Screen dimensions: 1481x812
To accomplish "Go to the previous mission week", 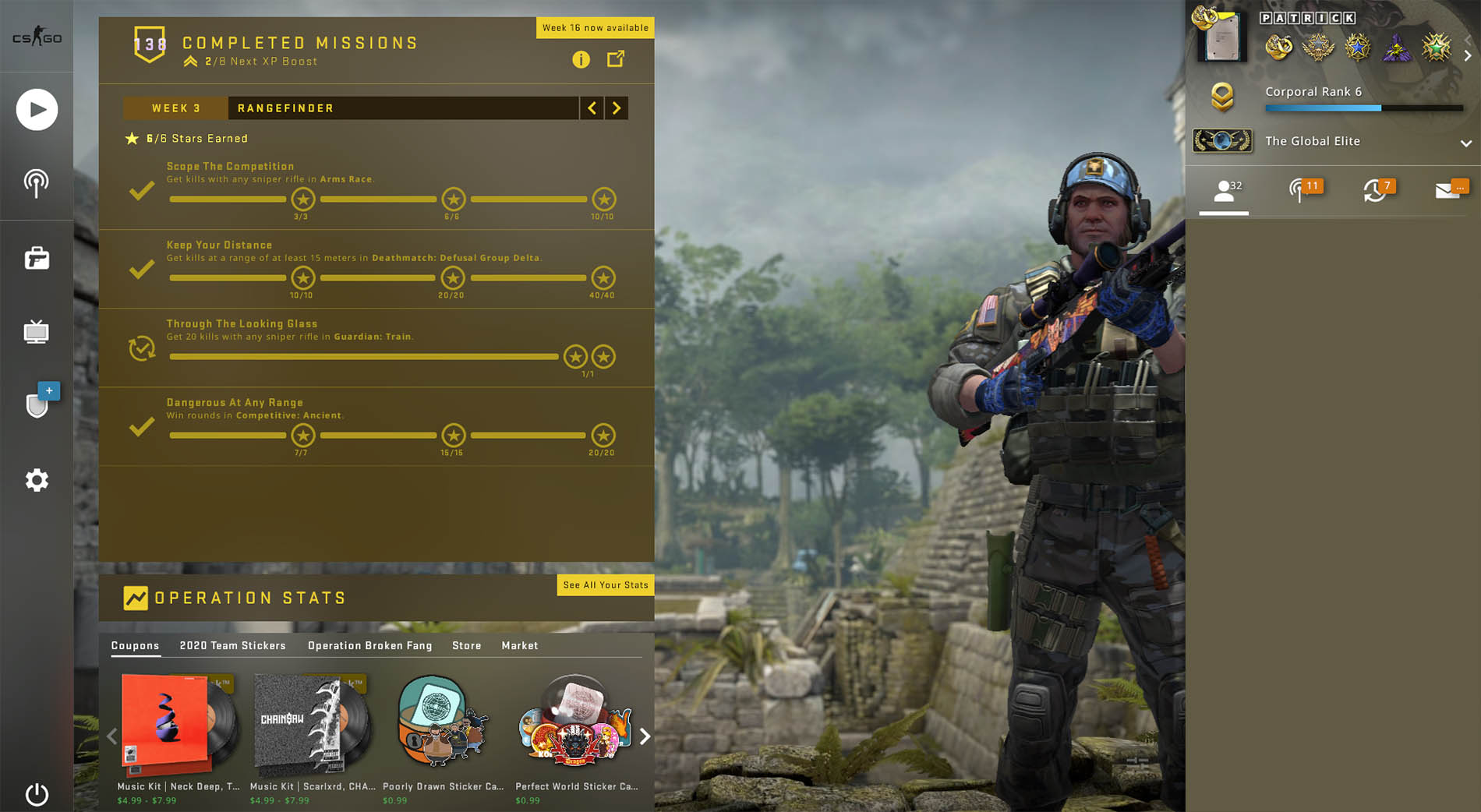I will (x=592, y=108).
